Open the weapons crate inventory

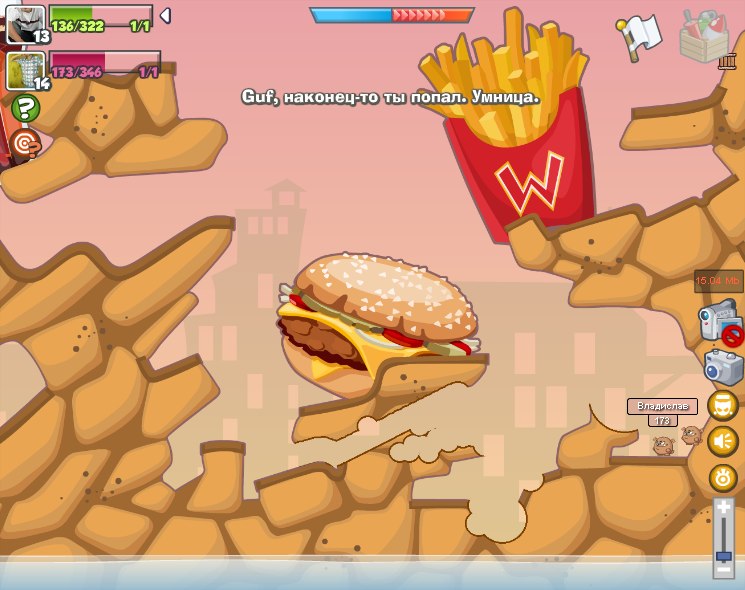pyautogui.click(x=704, y=36)
